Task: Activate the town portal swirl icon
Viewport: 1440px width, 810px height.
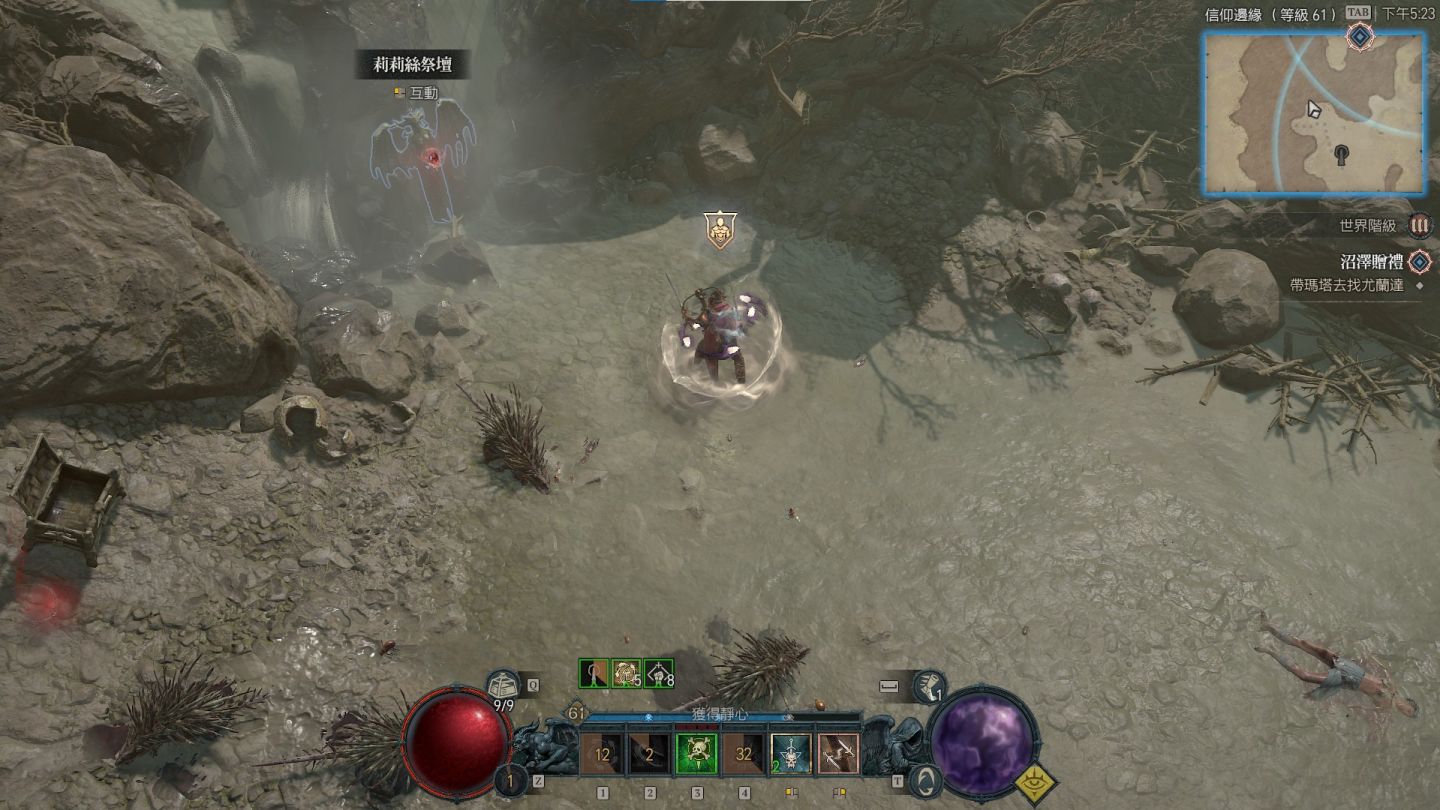Action: point(927,780)
